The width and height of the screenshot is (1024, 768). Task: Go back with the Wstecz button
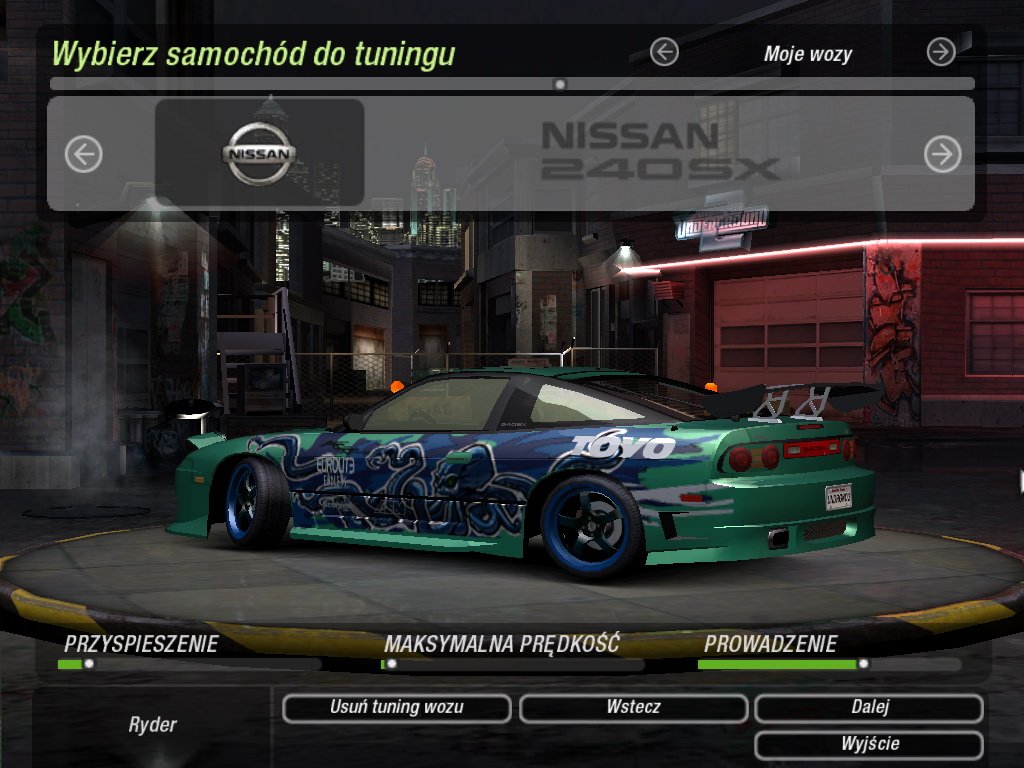click(x=633, y=708)
